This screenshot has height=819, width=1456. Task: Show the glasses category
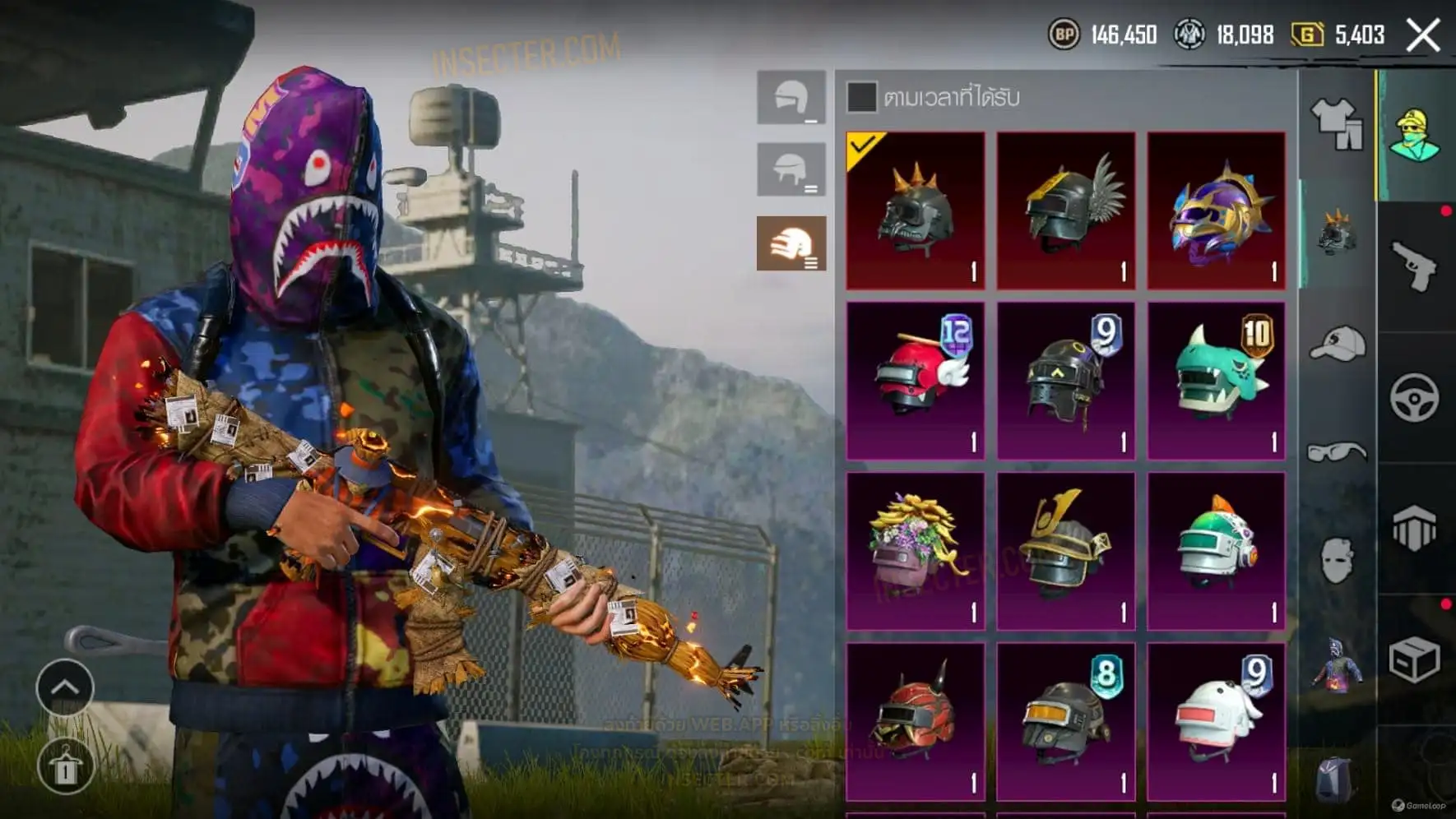(x=1337, y=451)
